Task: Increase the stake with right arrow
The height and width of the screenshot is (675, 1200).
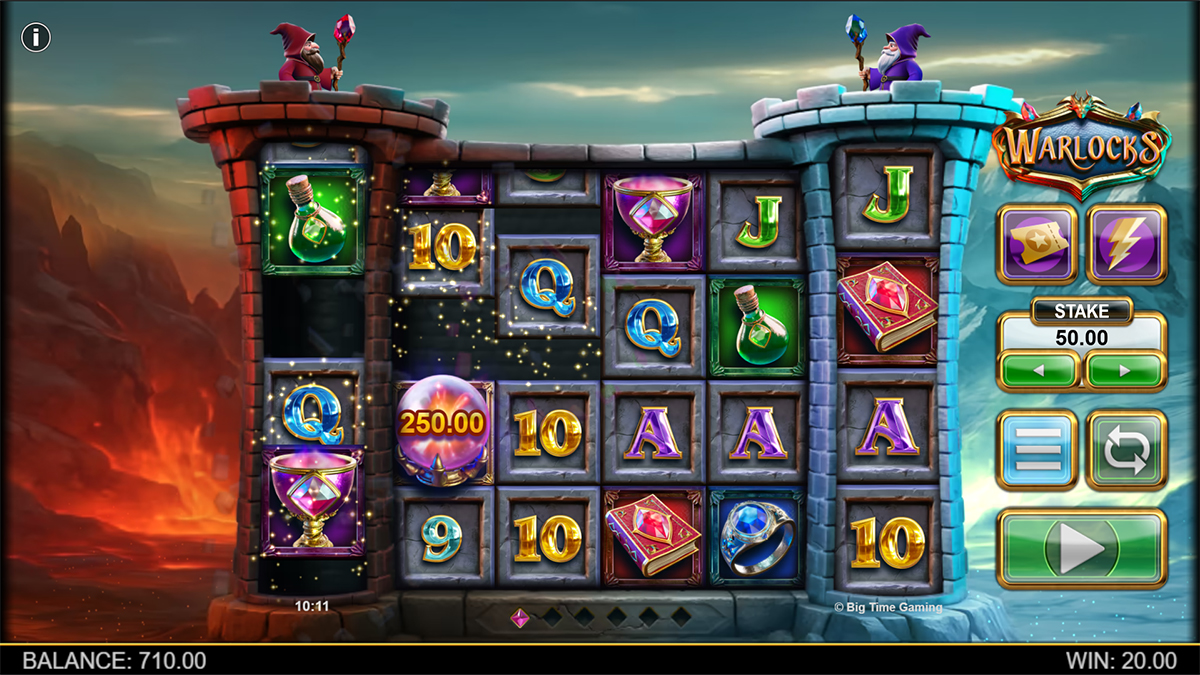Action: click(1125, 370)
